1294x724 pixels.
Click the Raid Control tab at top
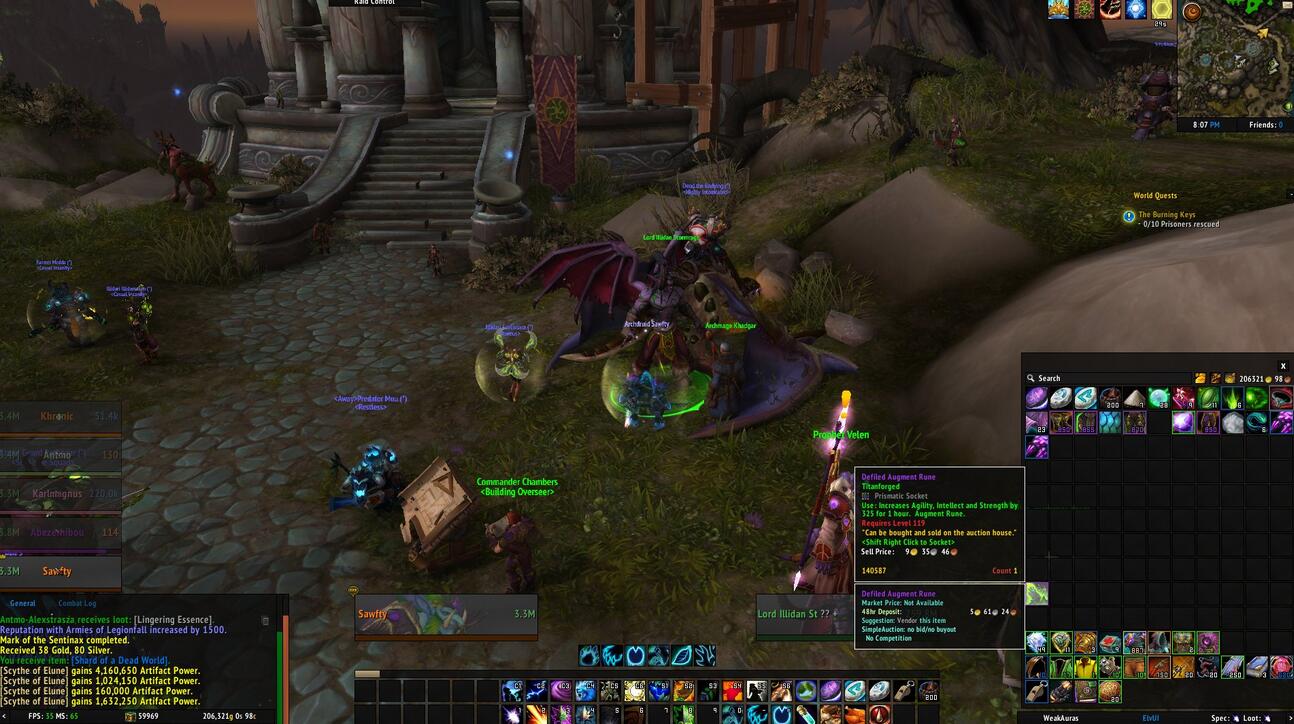375,3
